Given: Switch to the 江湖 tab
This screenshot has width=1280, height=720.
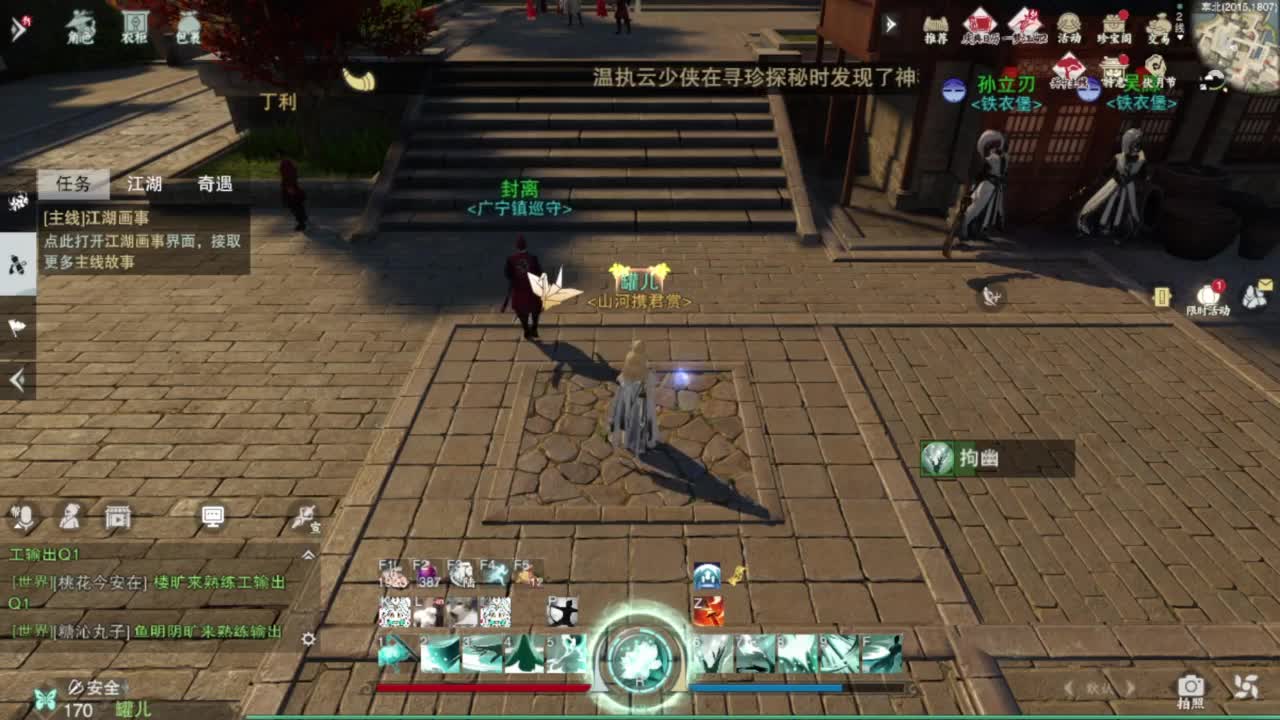Looking at the screenshot, I should coord(145,184).
